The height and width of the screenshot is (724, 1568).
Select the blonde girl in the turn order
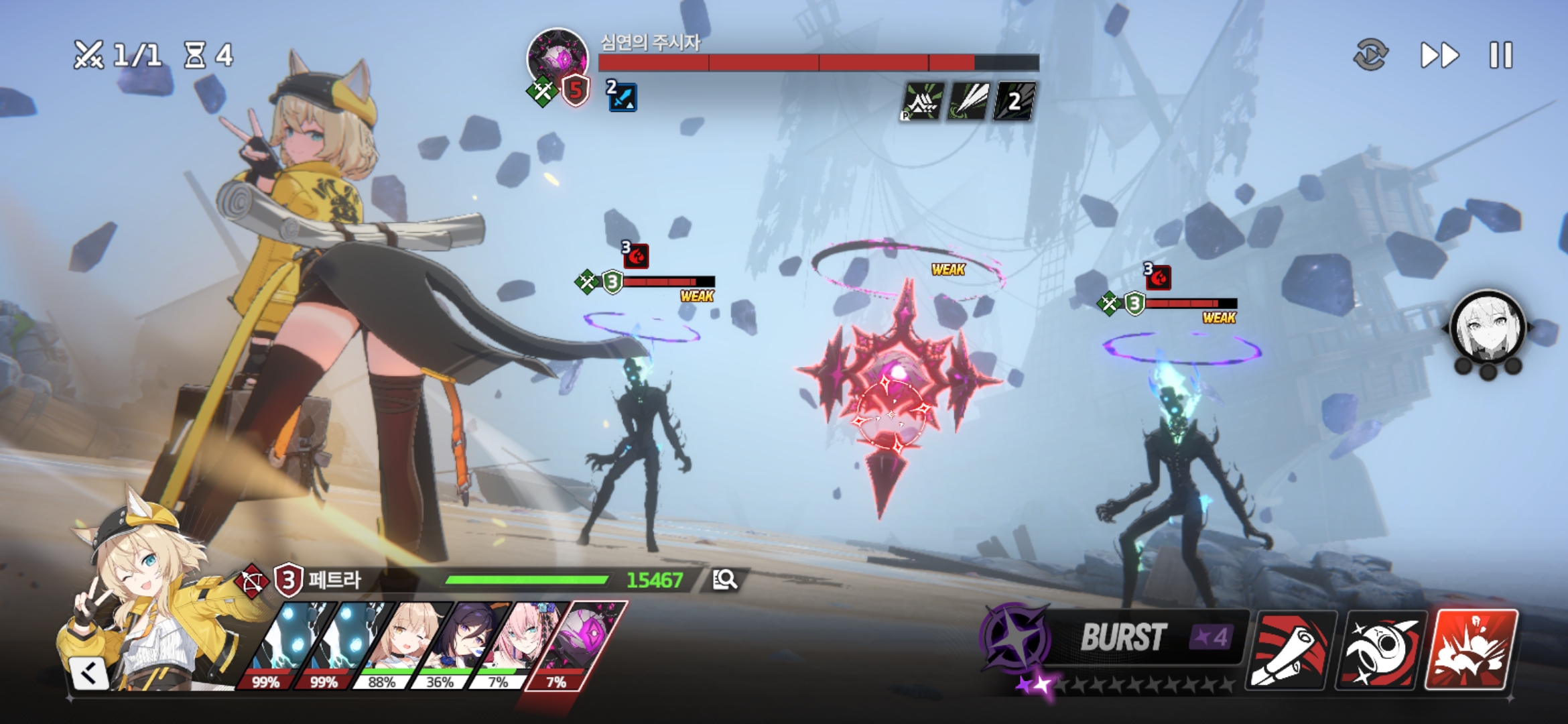pos(401,644)
